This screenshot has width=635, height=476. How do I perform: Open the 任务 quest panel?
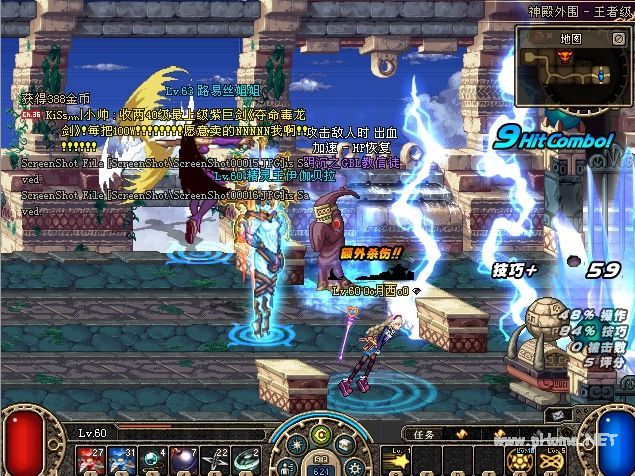click(x=423, y=434)
